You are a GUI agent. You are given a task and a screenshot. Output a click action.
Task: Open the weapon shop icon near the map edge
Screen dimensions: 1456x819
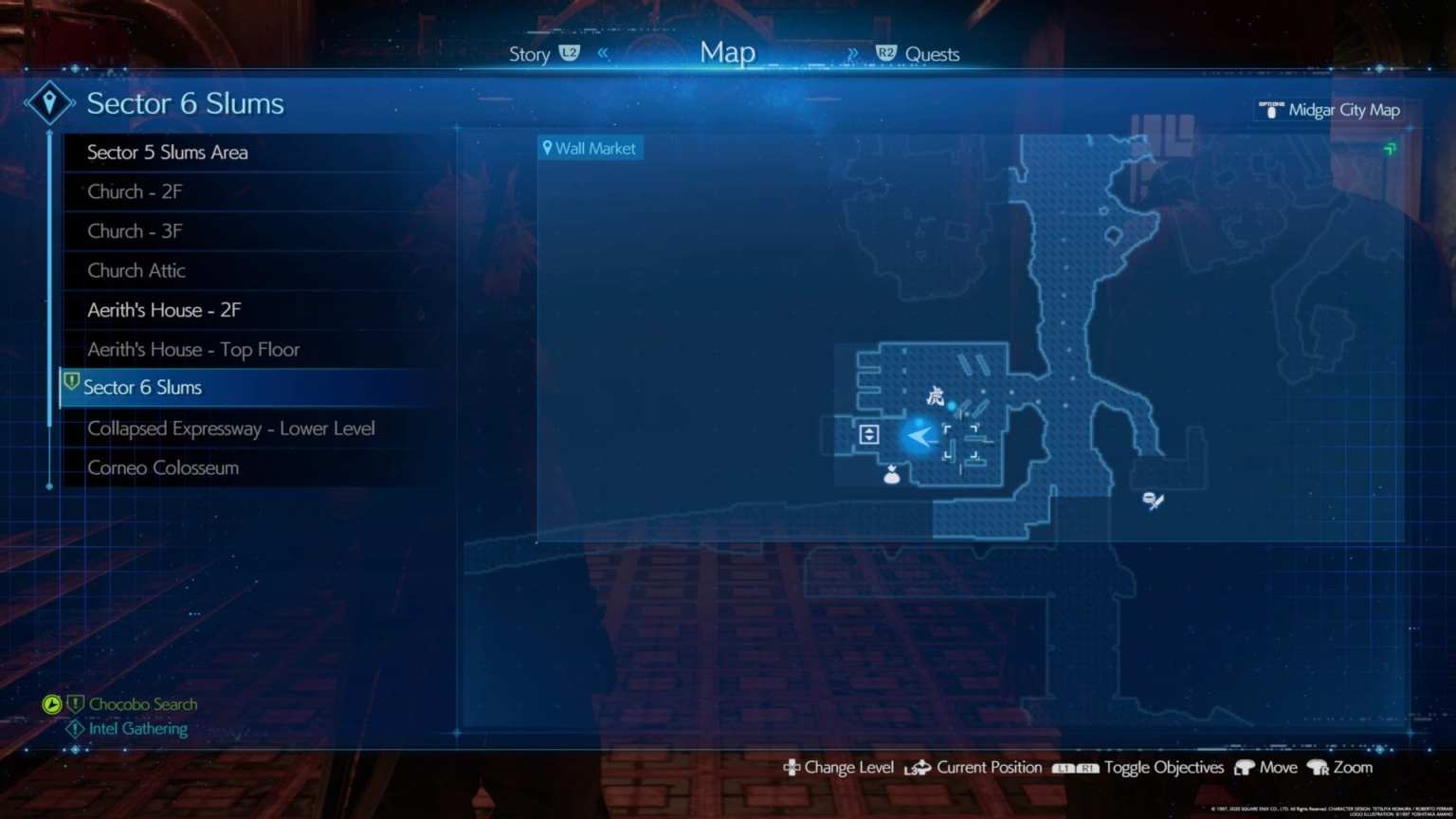(x=1152, y=501)
